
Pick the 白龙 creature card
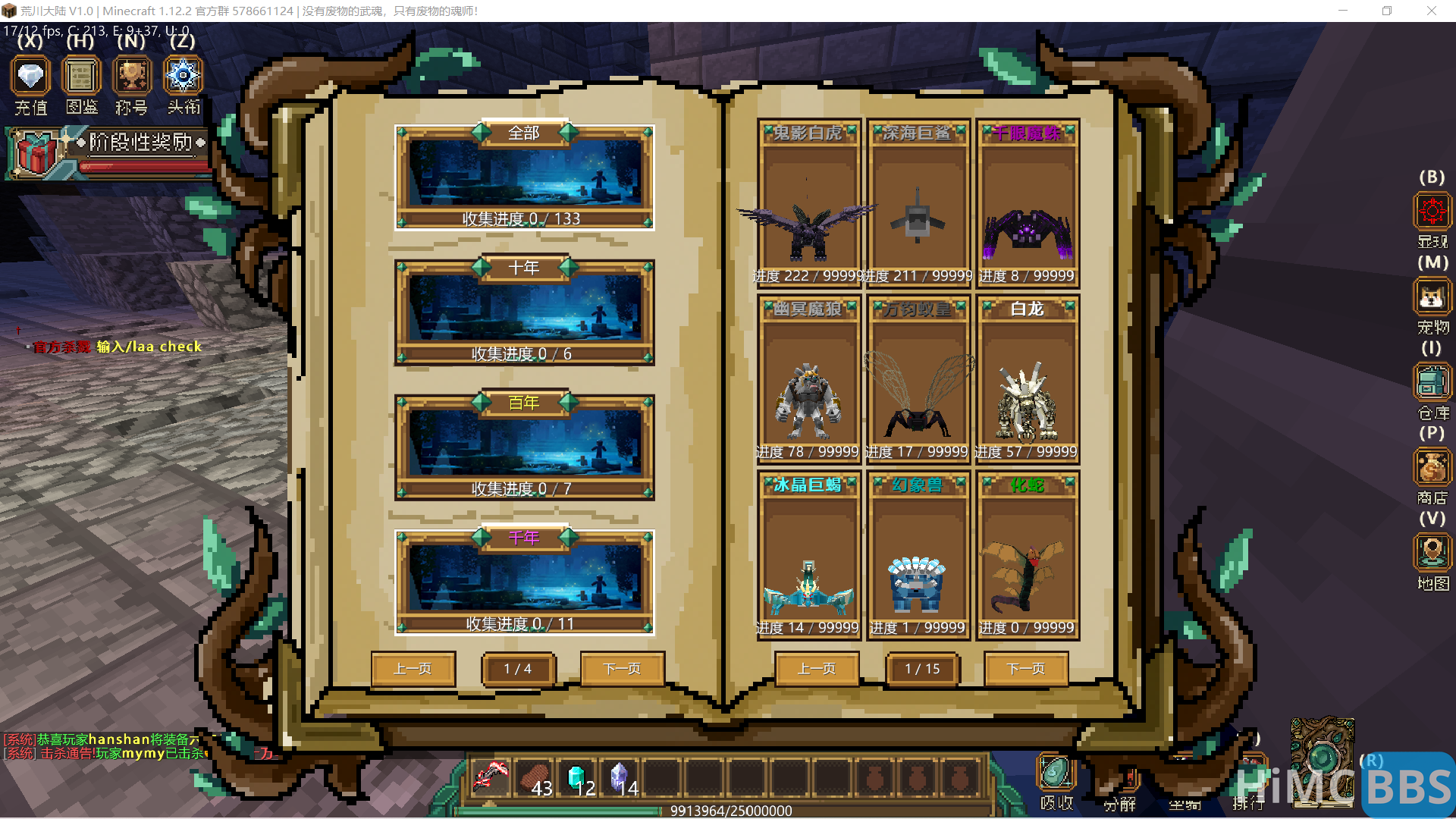click(1028, 379)
